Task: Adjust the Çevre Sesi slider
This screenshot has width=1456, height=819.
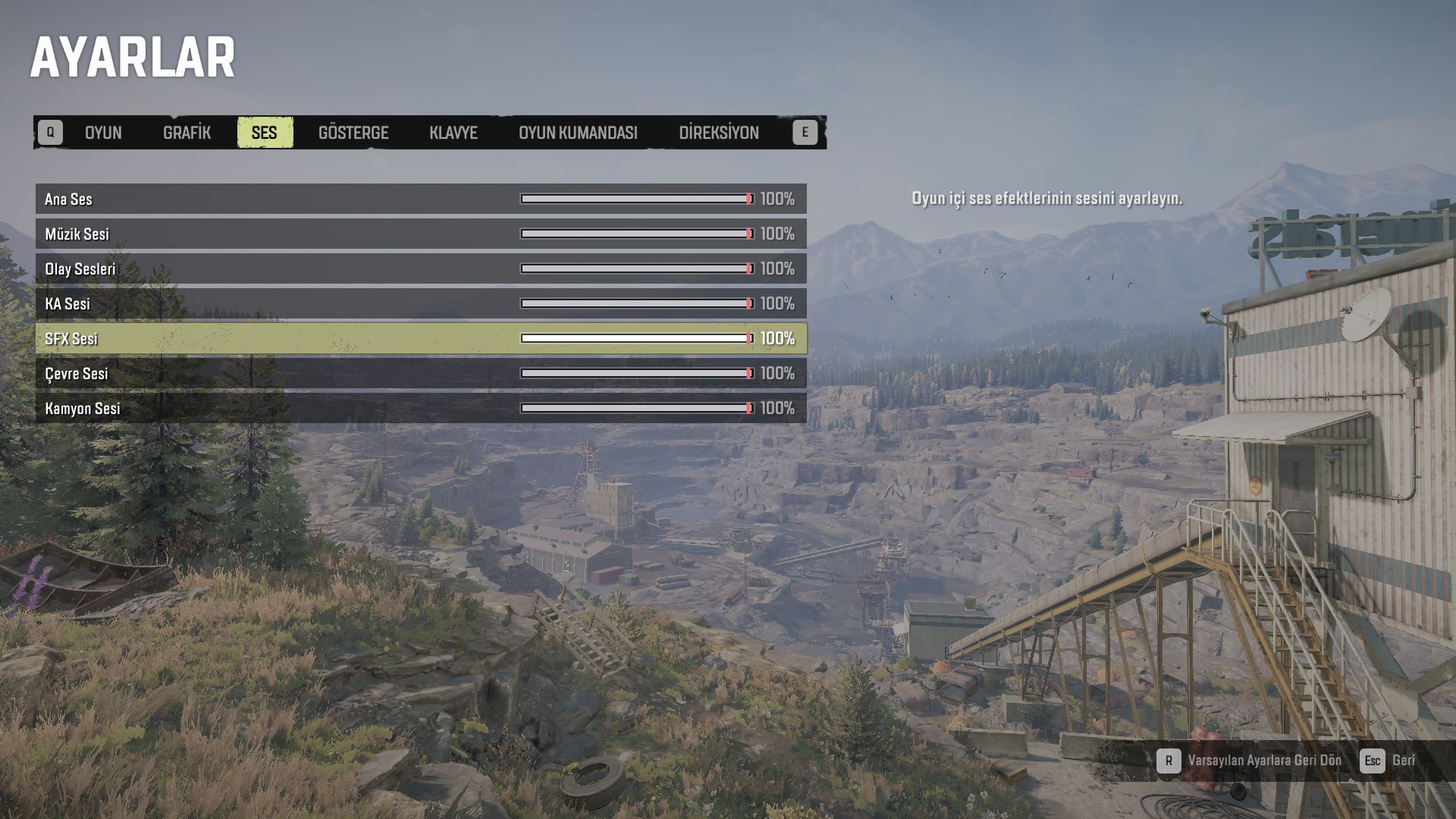Action: pyautogui.click(x=637, y=373)
